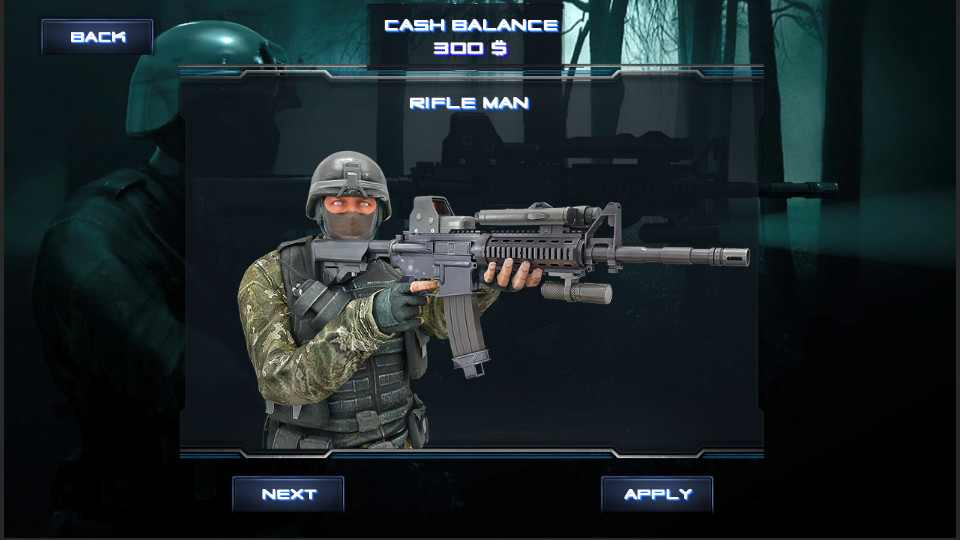Go back using the Back button

(x=97, y=37)
